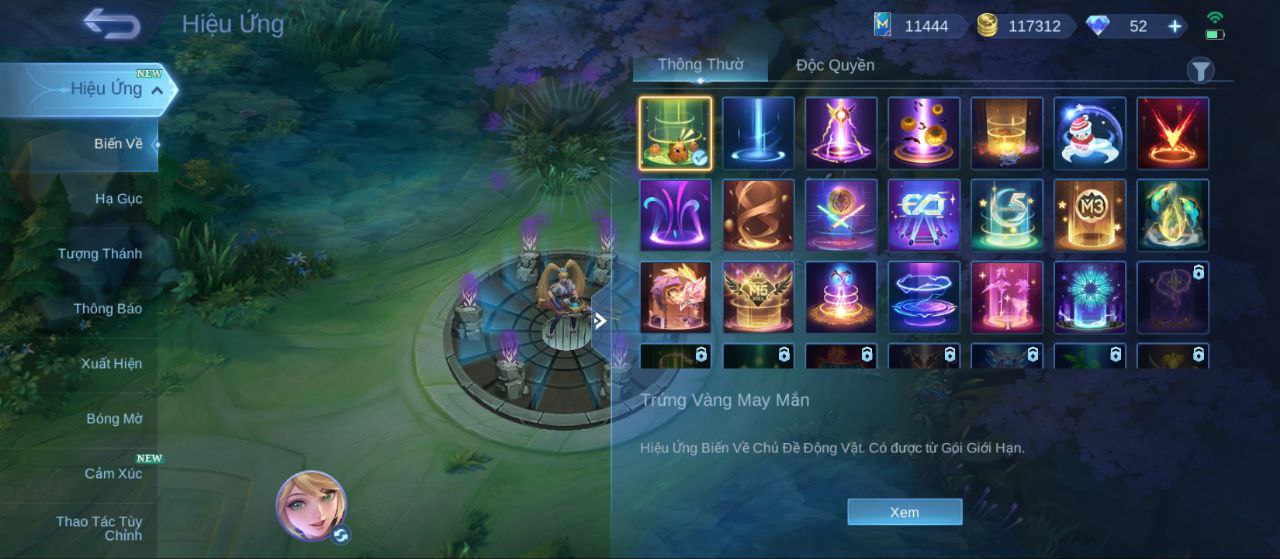Switch to the Thông Thường tab
This screenshot has height=559, width=1280.
(x=700, y=65)
